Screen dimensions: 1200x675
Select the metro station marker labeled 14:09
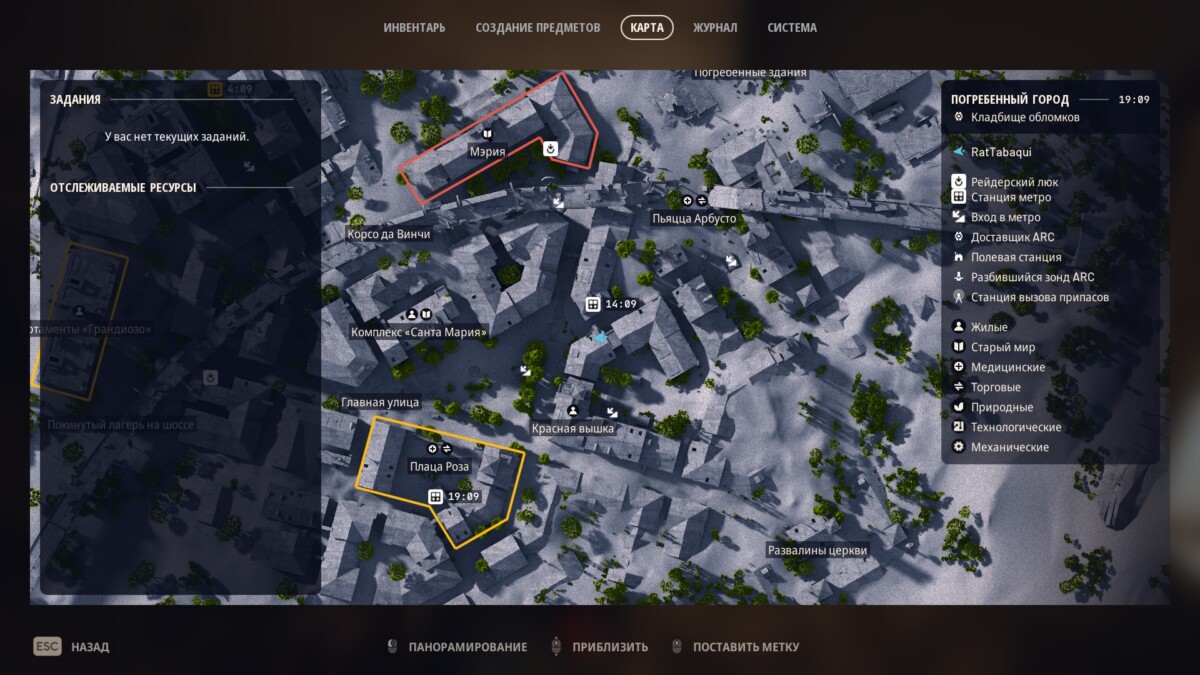tap(593, 304)
